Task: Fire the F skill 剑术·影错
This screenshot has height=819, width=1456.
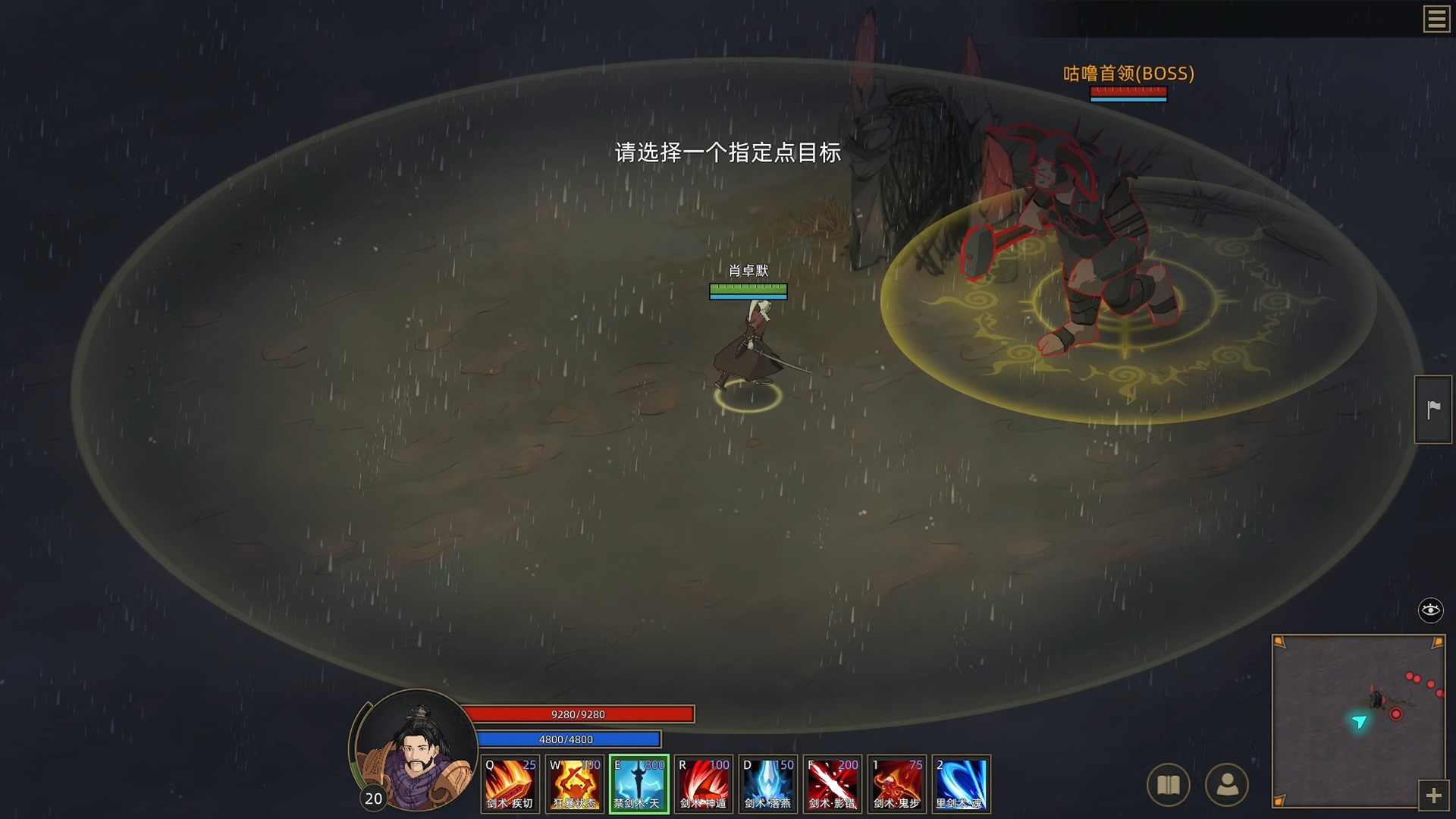Action: point(832,784)
